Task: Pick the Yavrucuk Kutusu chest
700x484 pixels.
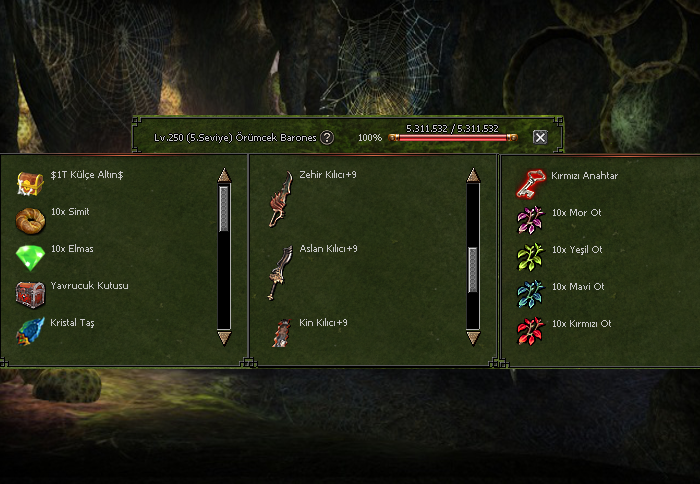Action: point(29,293)
